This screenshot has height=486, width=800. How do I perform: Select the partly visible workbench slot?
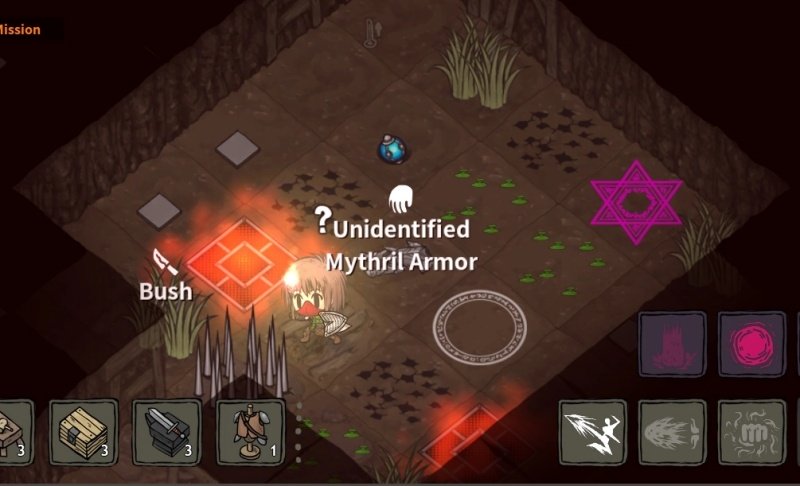pos(14,432)
